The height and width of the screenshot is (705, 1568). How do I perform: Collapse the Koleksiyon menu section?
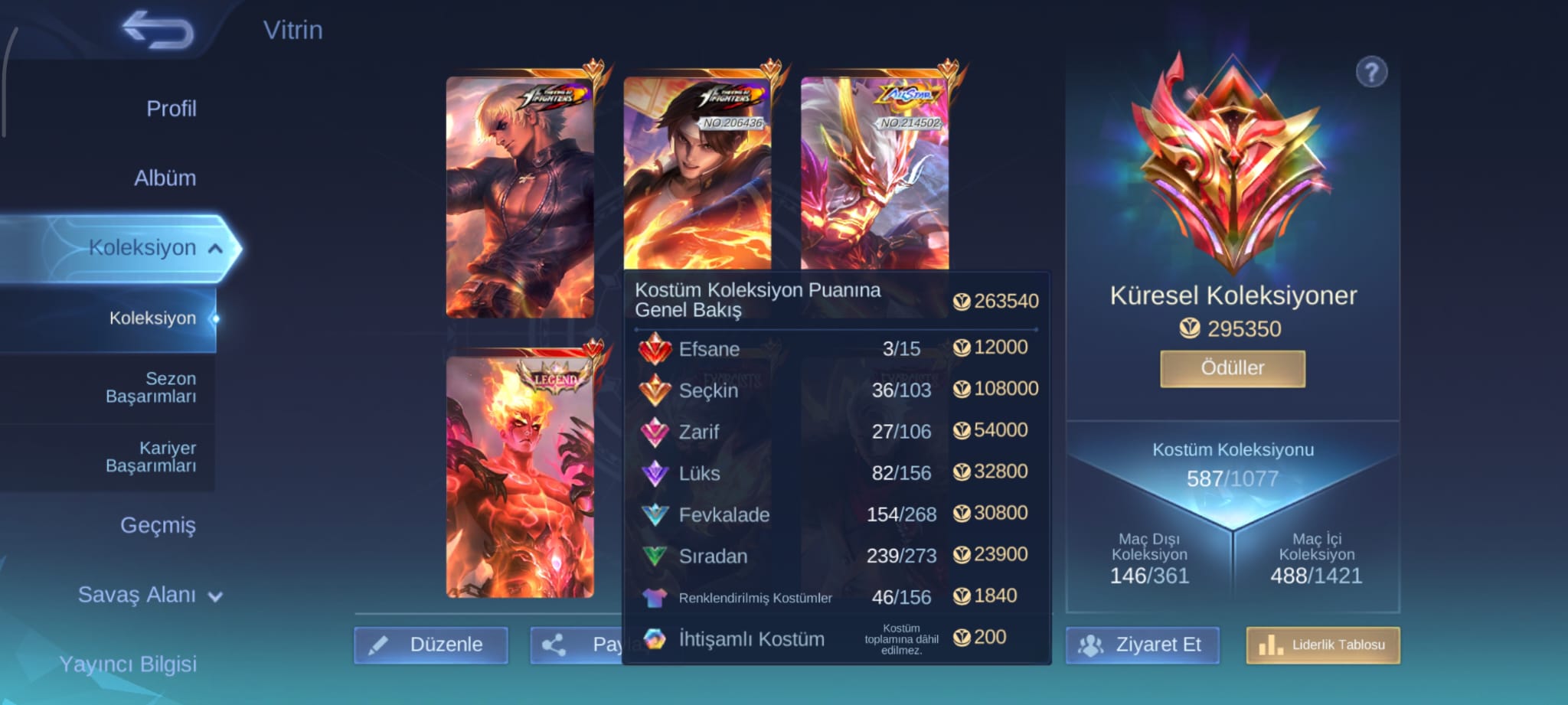tap(215, 248)
